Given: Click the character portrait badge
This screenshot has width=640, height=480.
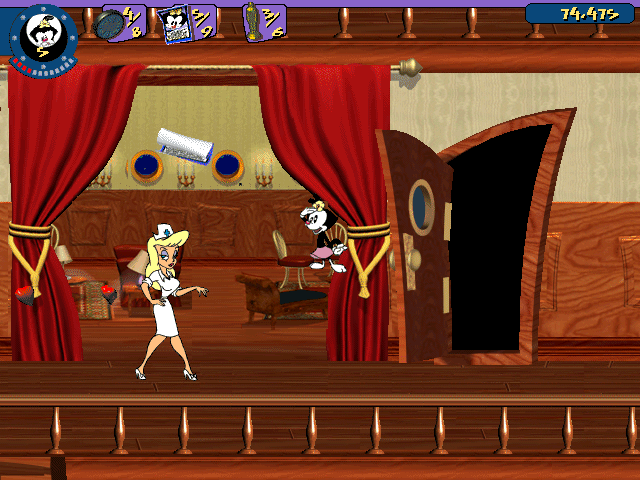Looking at the screenshot, I should [x=41, y=34].
